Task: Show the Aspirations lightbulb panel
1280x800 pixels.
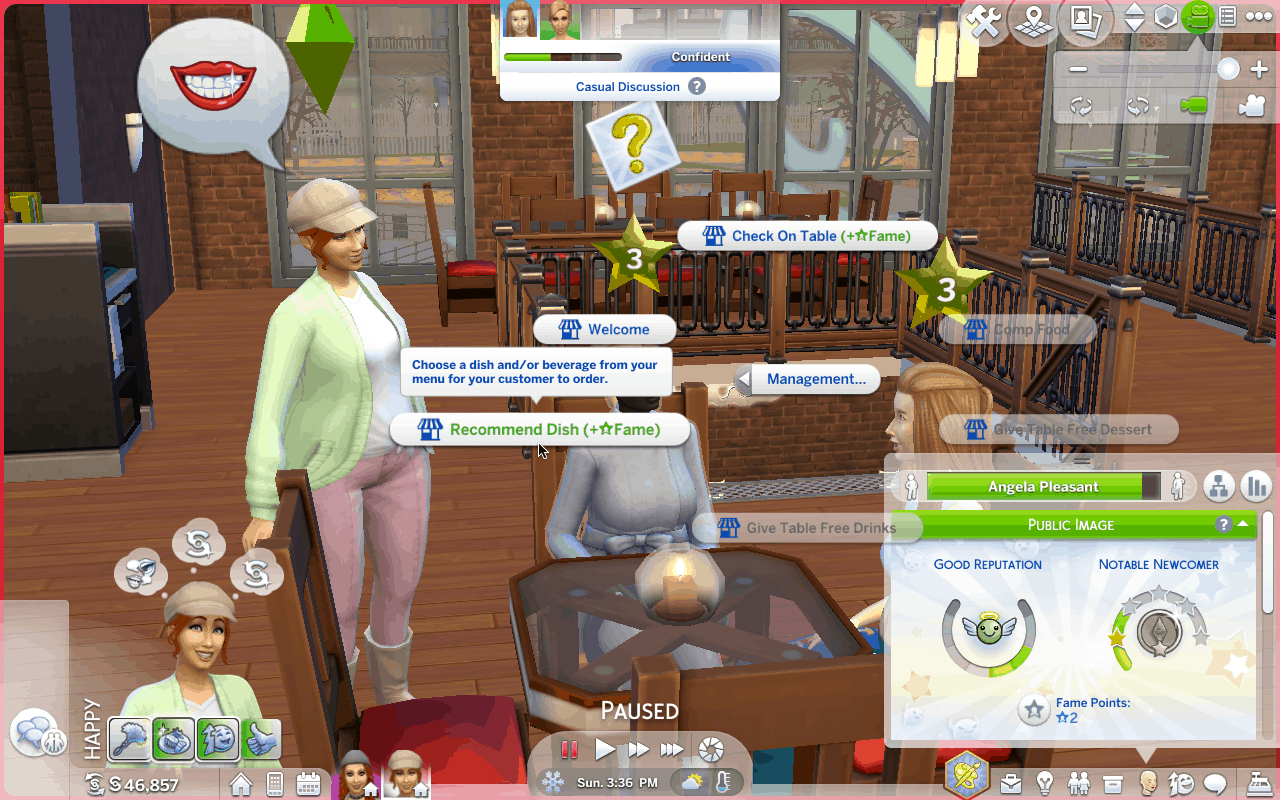Action: [x=1046, y=782]
